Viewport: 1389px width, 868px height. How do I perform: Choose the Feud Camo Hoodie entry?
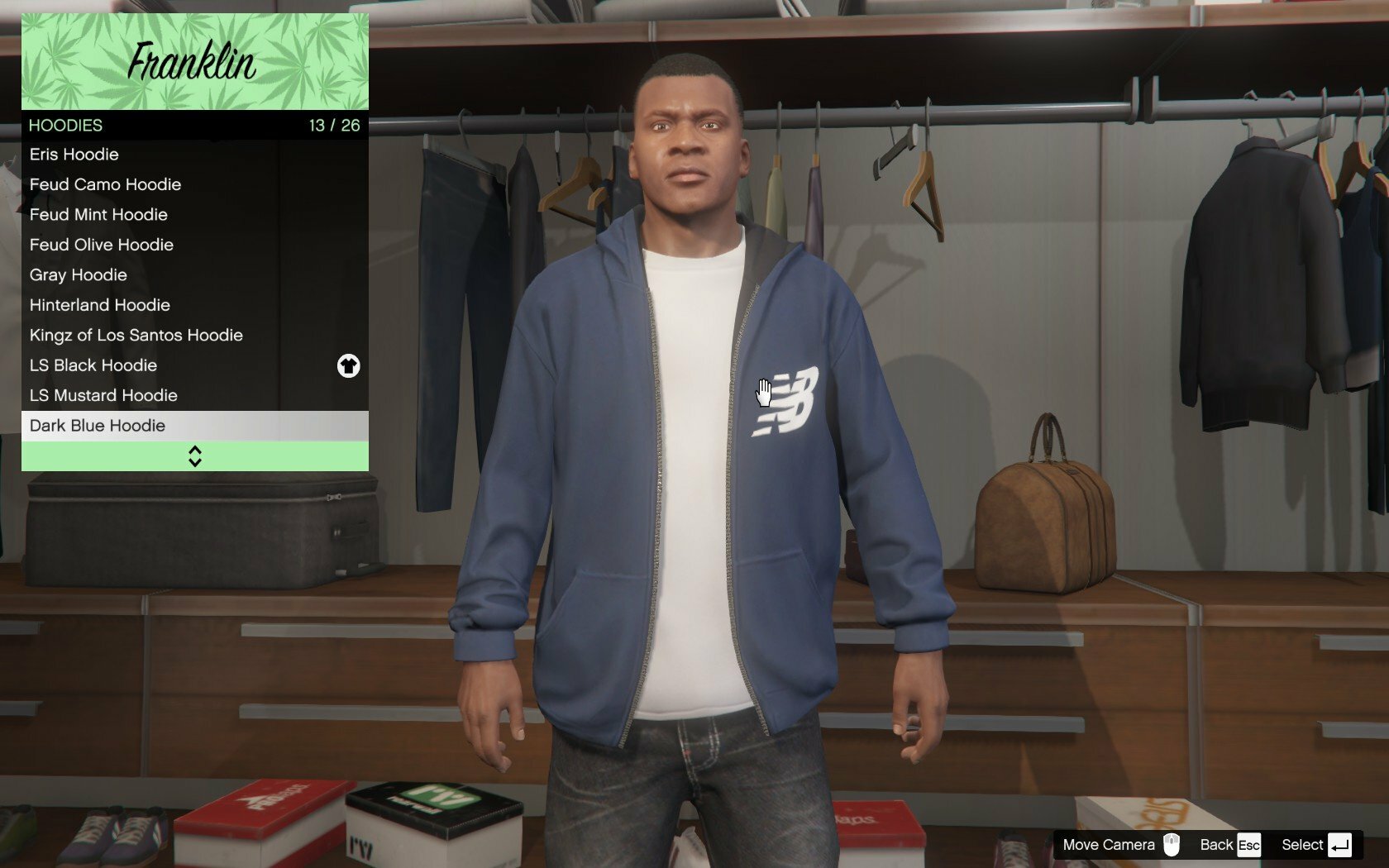pos(106,184)
